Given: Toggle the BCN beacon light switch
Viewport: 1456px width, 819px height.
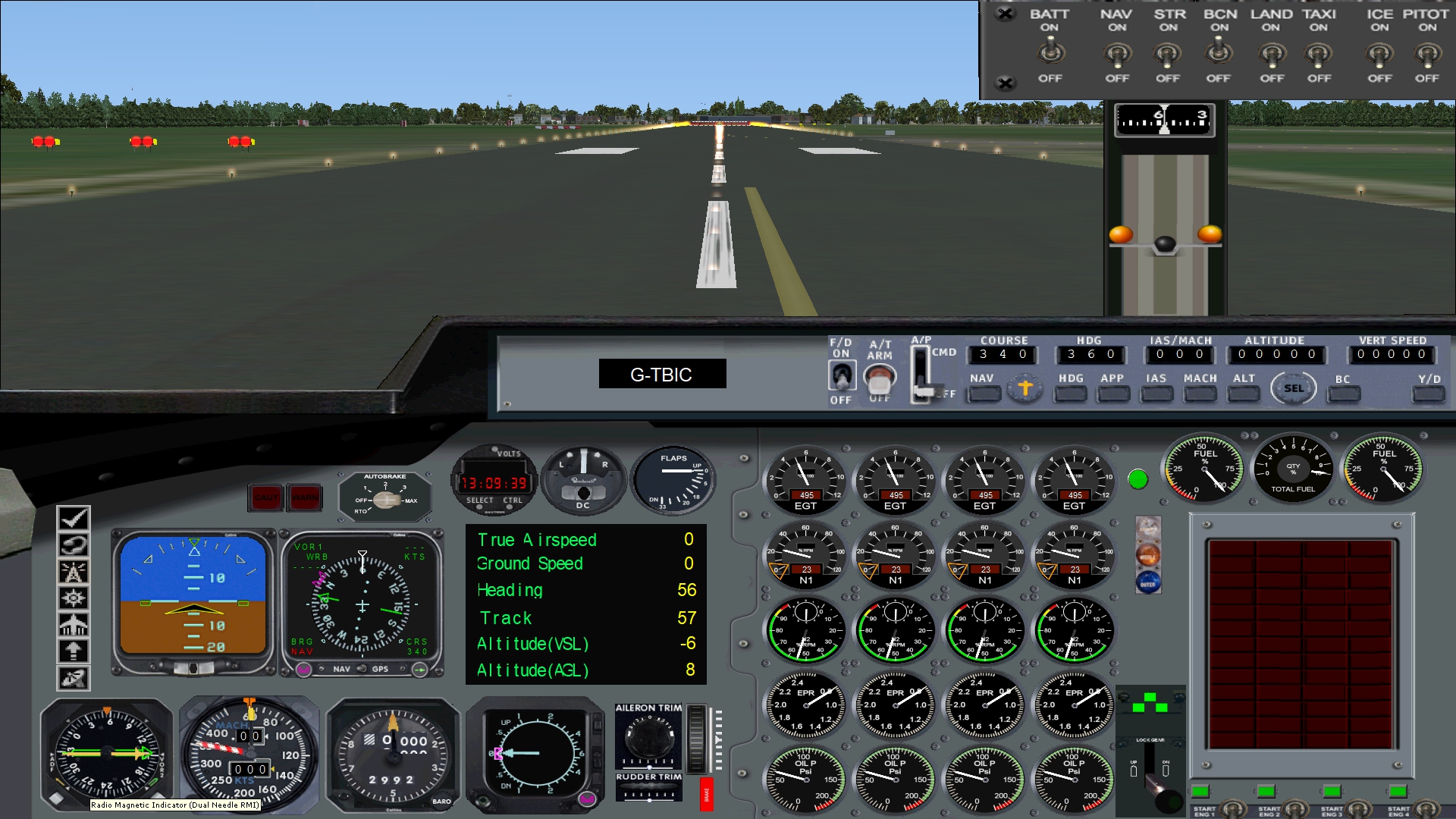Looking at the screenshot, I should click(1219, 53).
